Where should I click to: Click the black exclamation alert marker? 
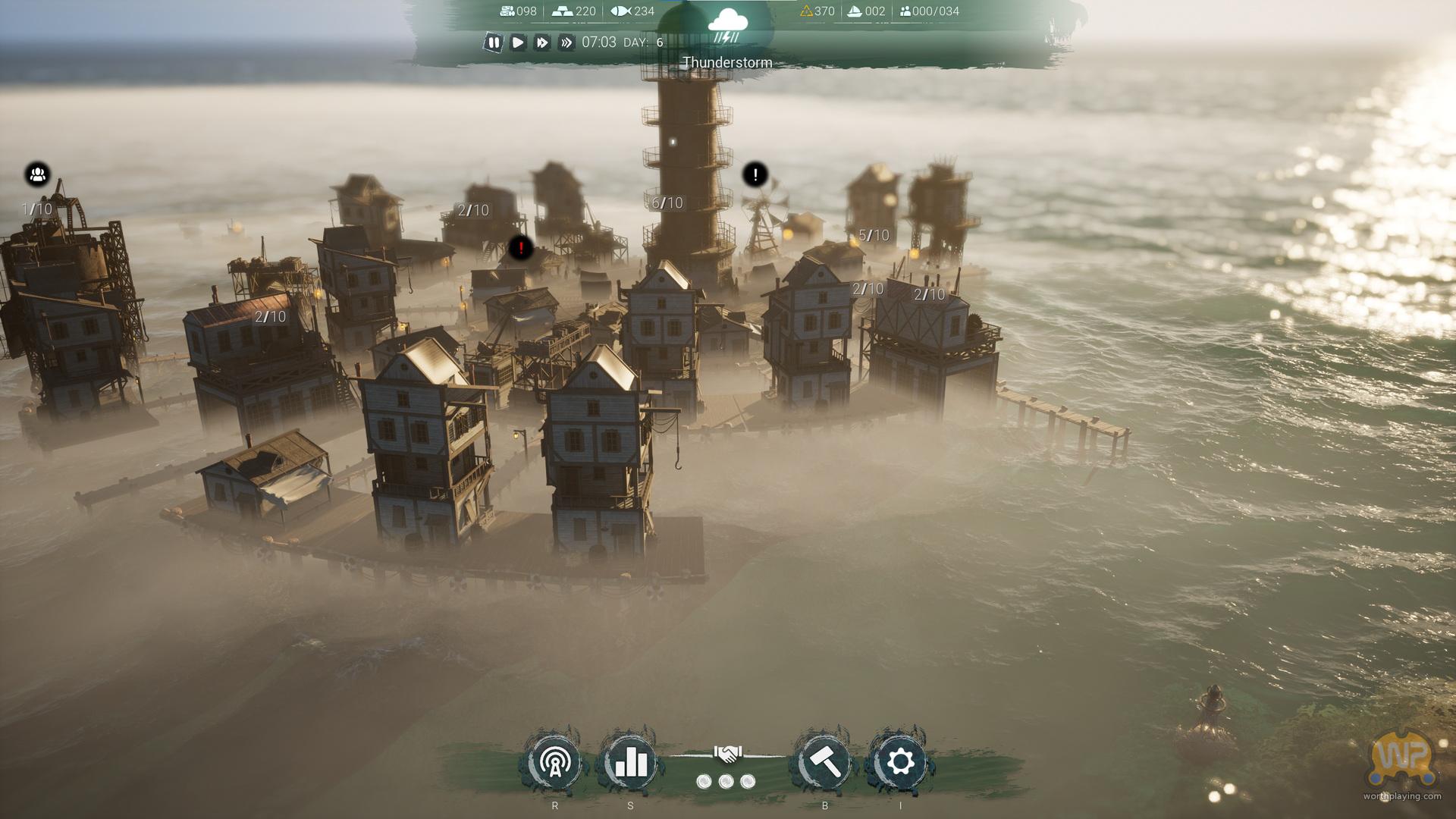[x=755, y=175]
